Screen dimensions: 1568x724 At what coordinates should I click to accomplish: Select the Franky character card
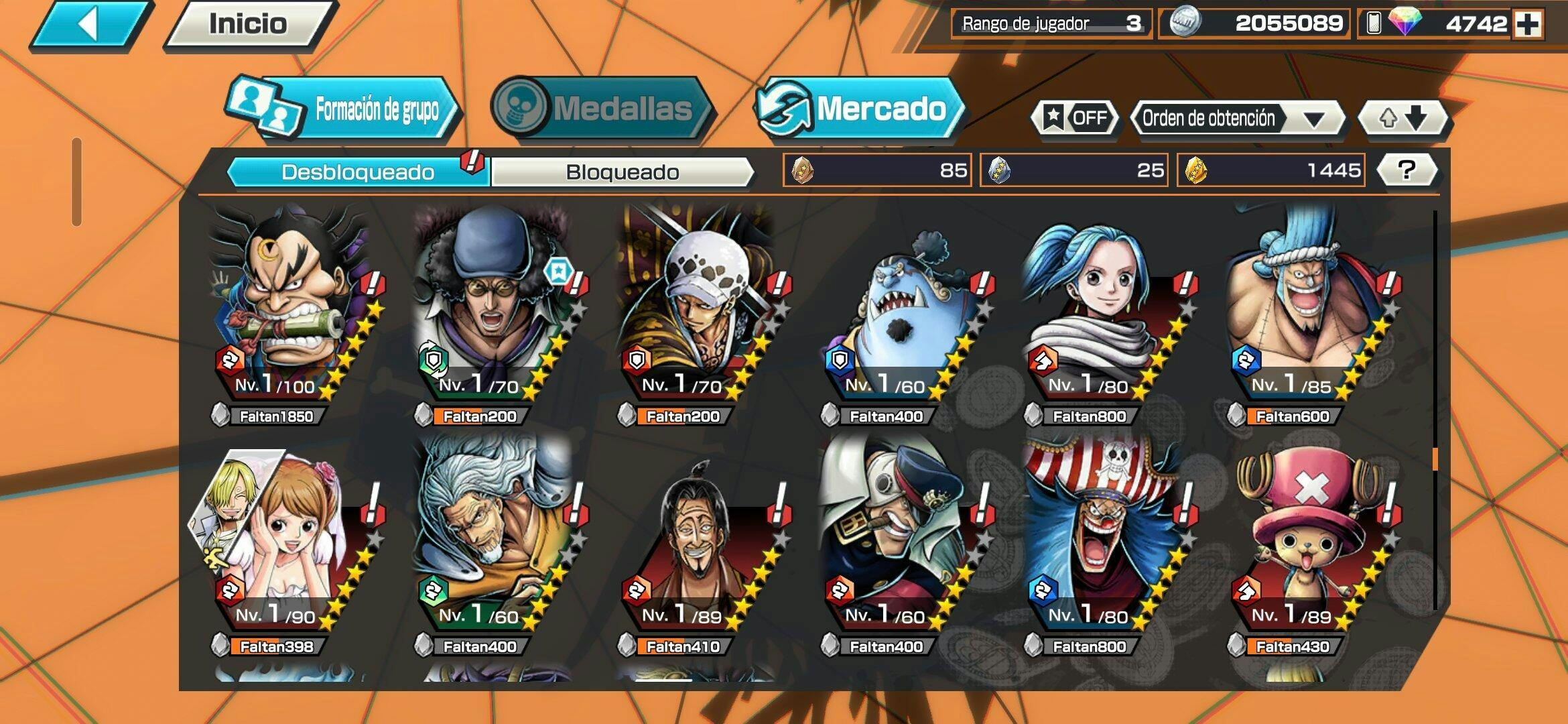1307,308
